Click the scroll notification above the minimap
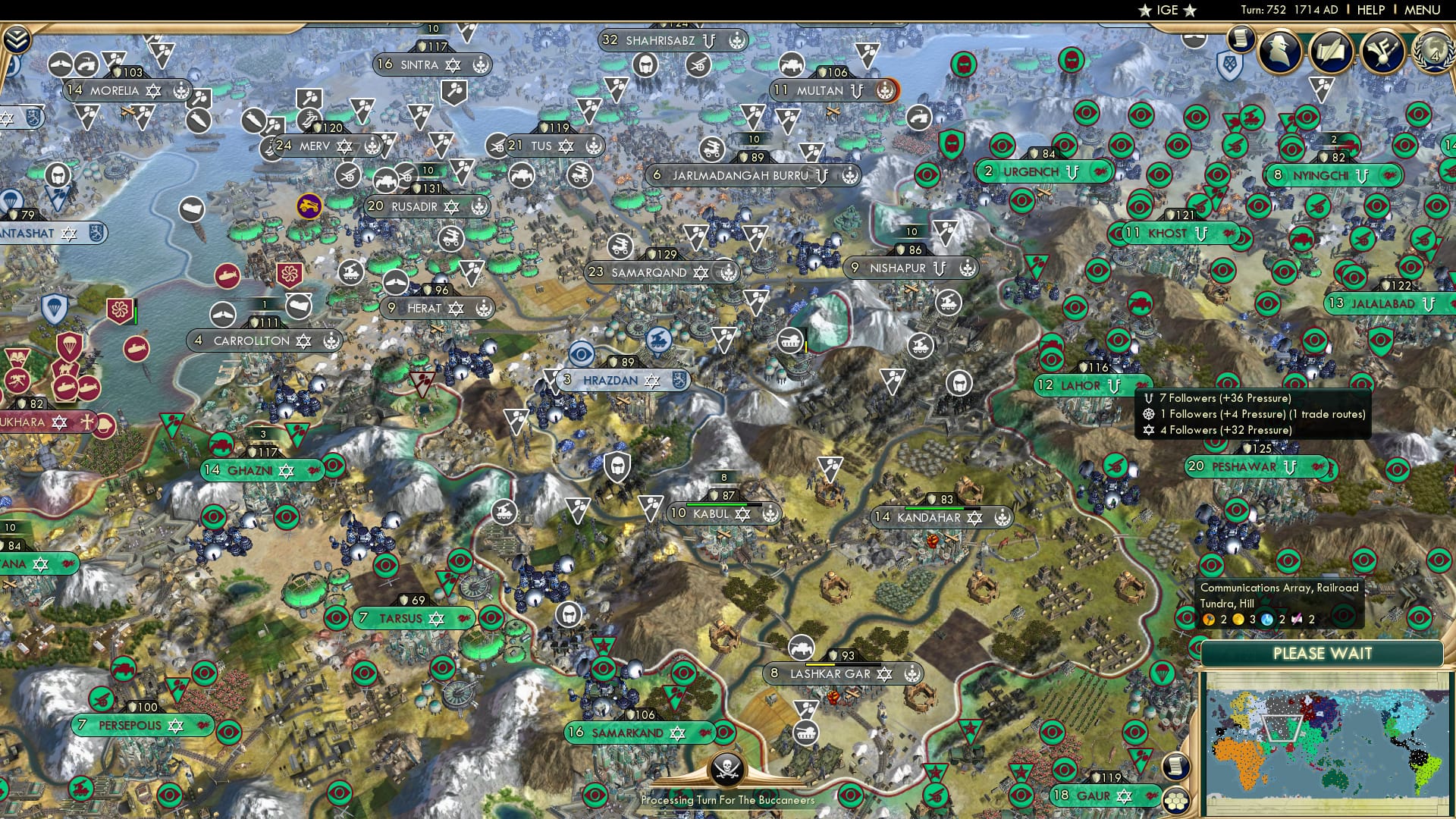The image size is (1456, 819). [1177, 767]
